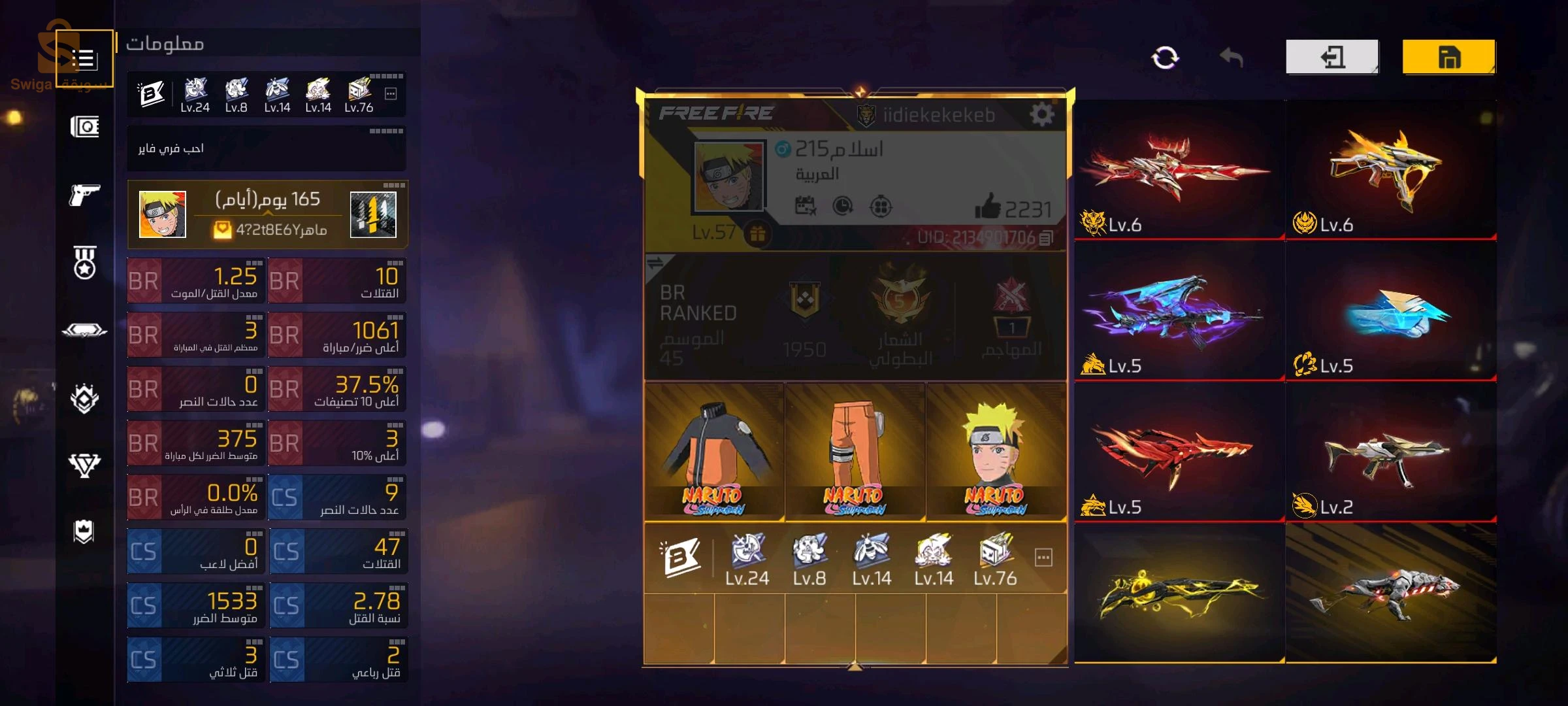This screenshot has height=706, width=1568.
Task: Choose the white Lv.2 gun skin
Action: pos(1390,454)
